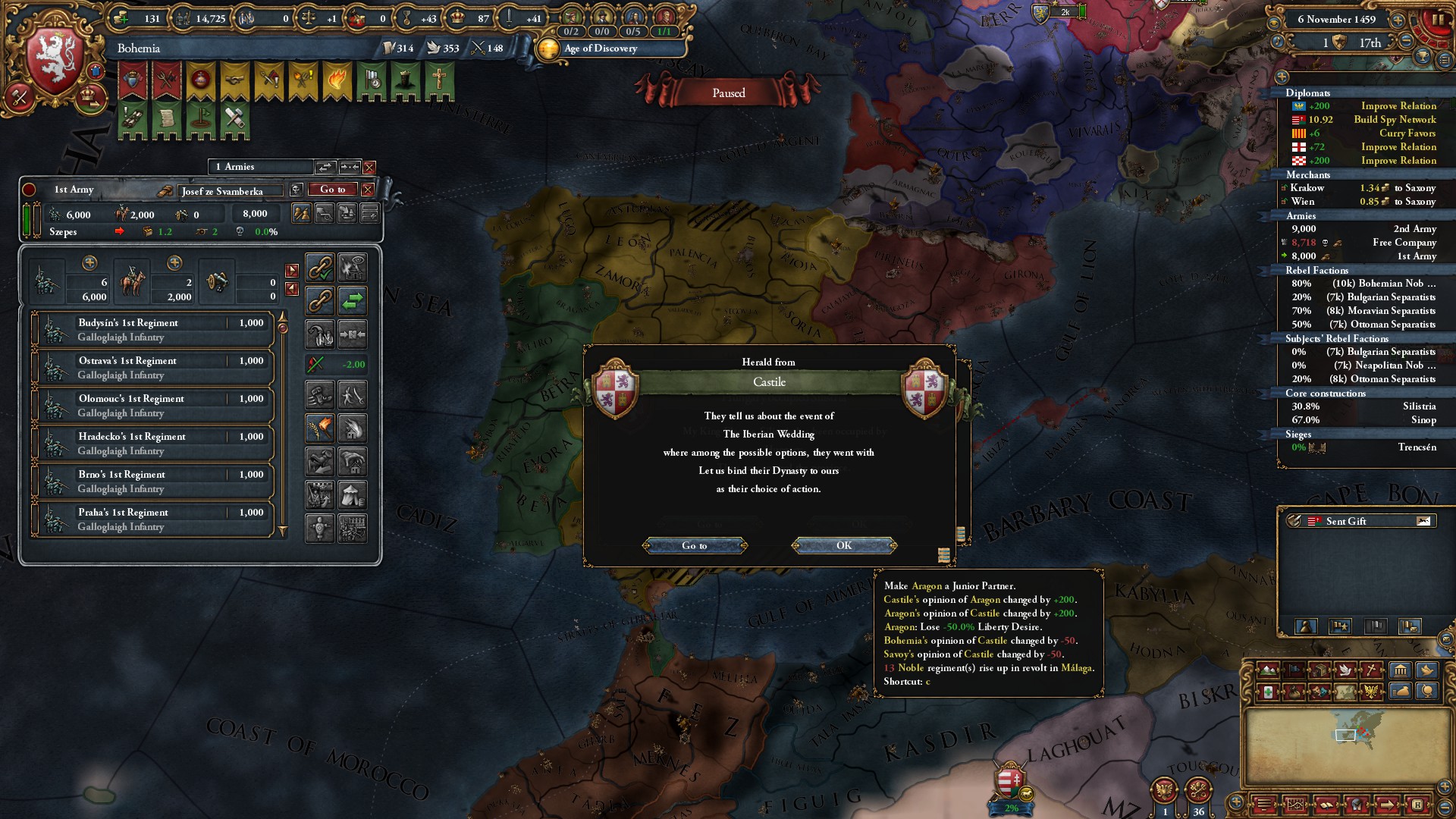Select Olomouc's 1st Regiment row
1456x819 pixels.
click(x=152, y=406)
